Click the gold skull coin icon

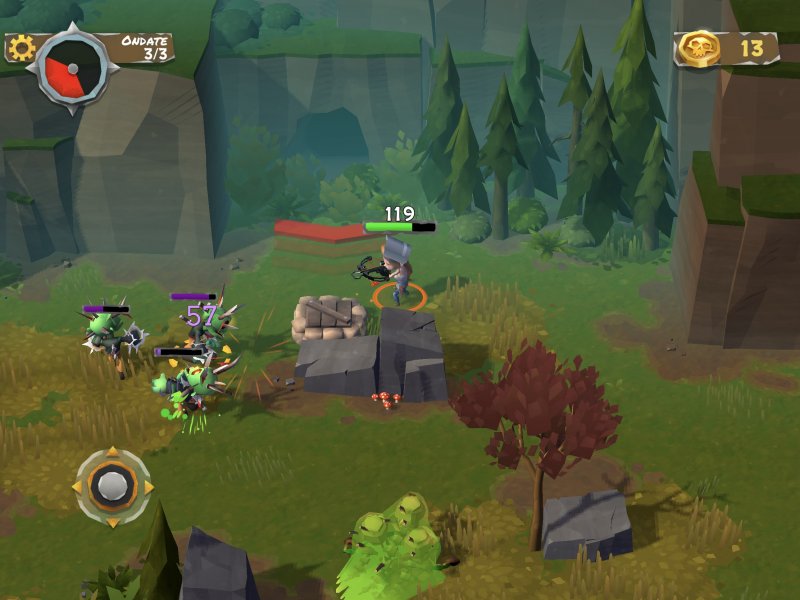701,47
